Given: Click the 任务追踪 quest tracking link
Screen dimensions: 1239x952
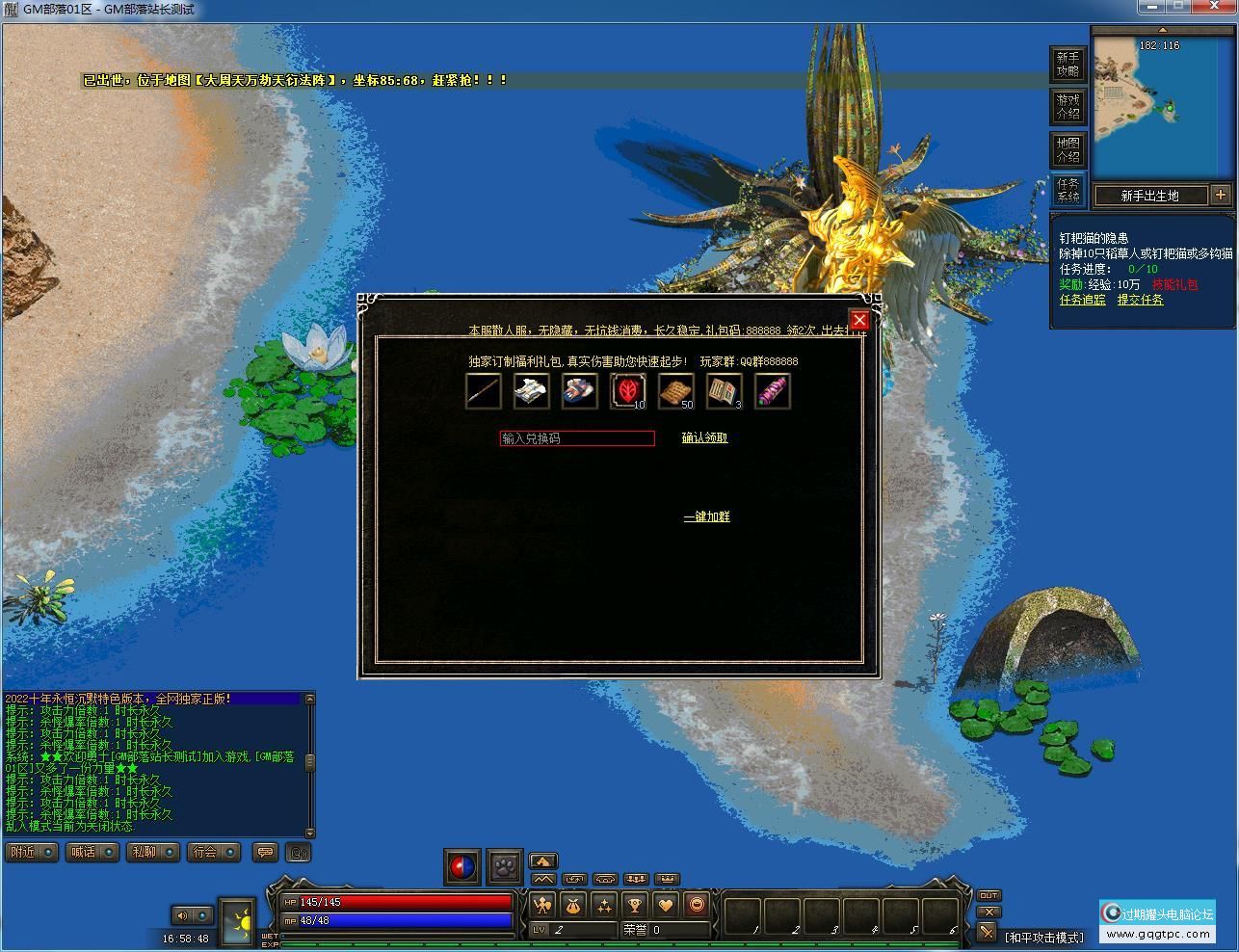Looking at the screenshot, I should [x=1082, y=300].
